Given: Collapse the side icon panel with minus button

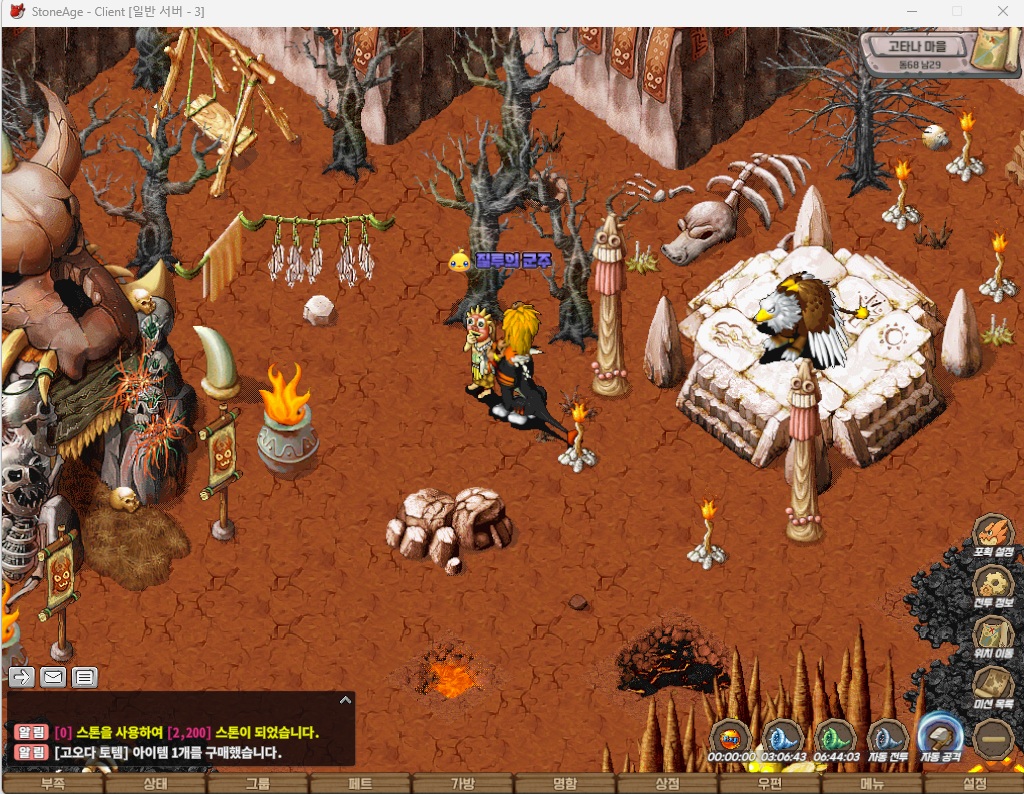Looking at the screenshot, I should (993, 739).
